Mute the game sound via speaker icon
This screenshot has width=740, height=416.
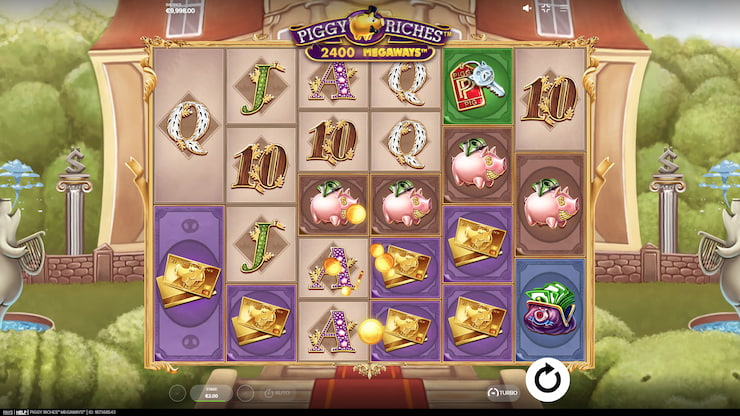527,8
